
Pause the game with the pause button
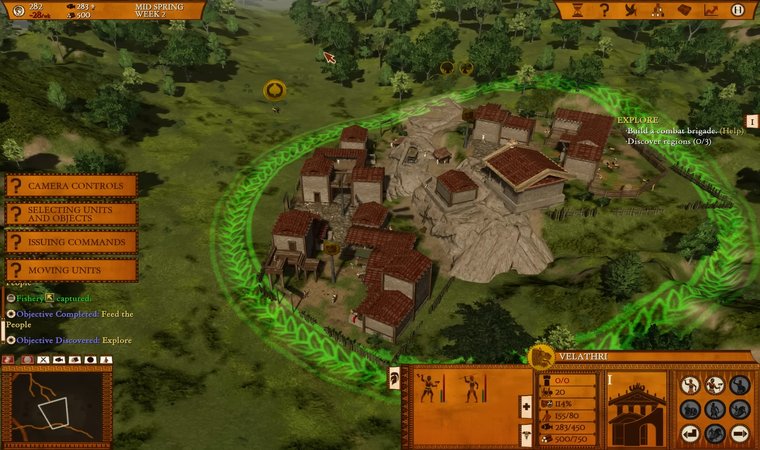click(738, 10)
